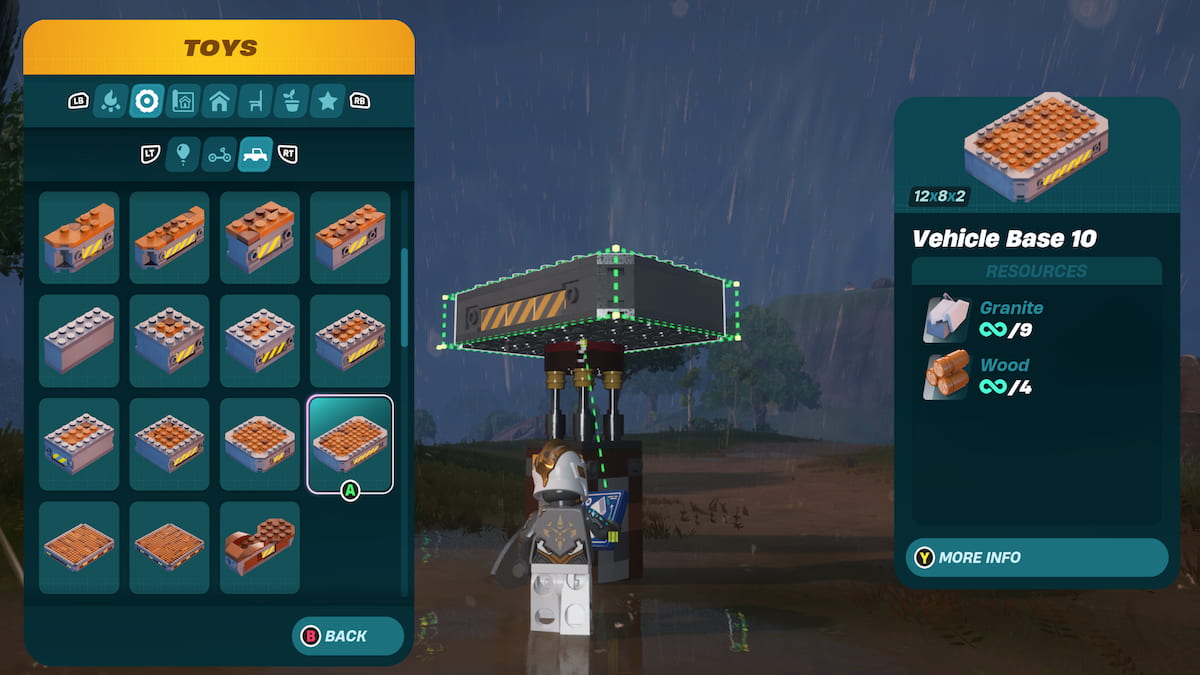Viewport: 1200px width, 675px height.
Task: Open the chair furniture category tab
Action: tap(255, 100)
